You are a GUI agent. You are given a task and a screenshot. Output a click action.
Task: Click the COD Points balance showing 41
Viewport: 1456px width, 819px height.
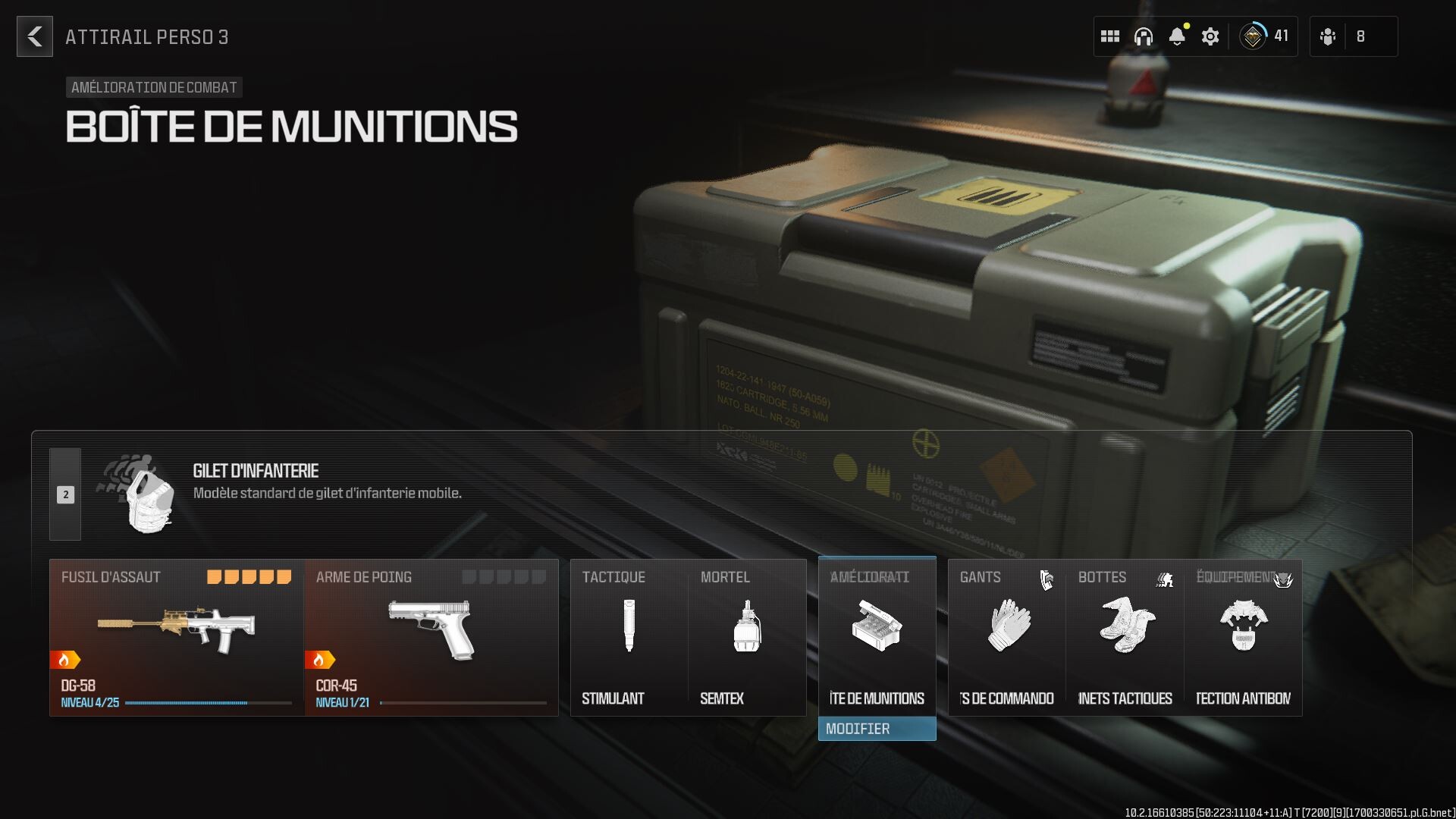pos(1265,34)
